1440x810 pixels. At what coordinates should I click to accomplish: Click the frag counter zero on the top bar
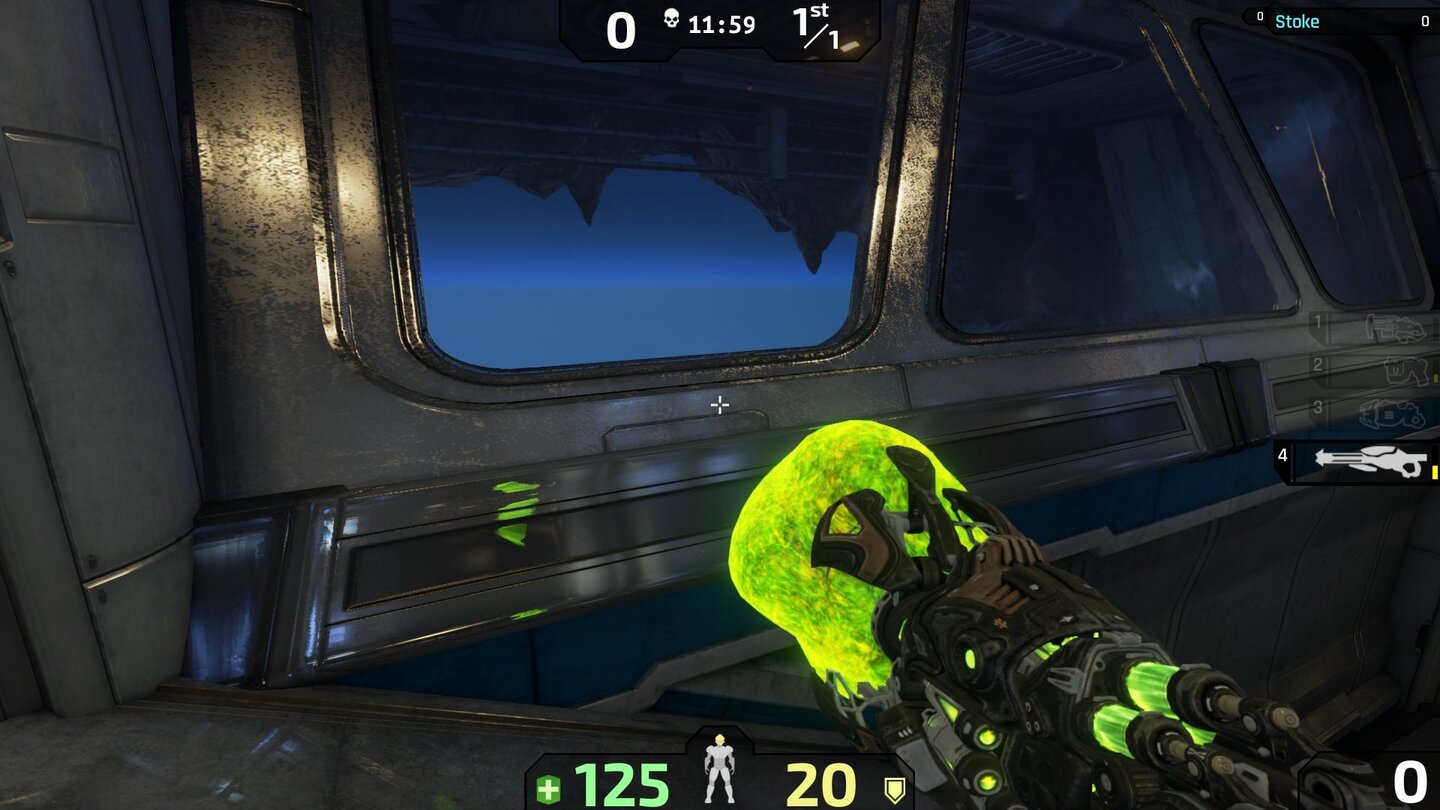[x=622, y=30]
